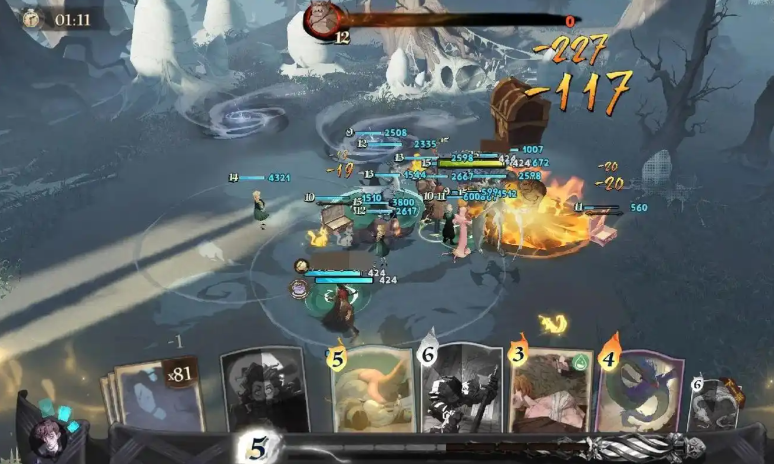The image size is (774, 464).
Task: Pick the partly hidden 6-cost next card
Action: click(714, 403)
